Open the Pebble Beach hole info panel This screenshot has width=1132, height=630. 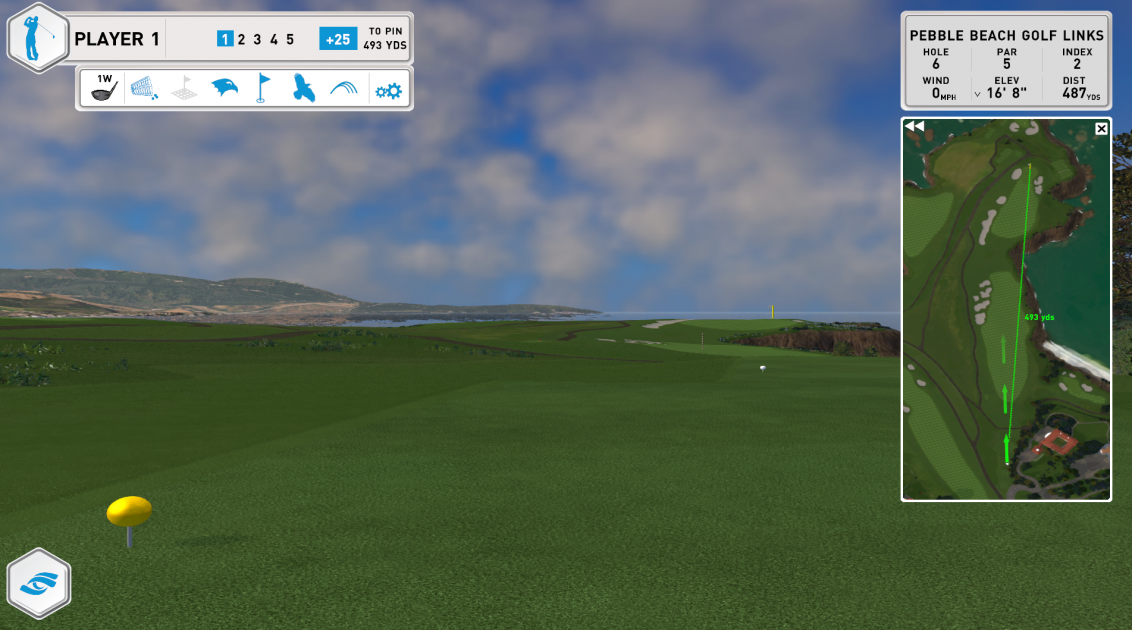click(1006, 60)
